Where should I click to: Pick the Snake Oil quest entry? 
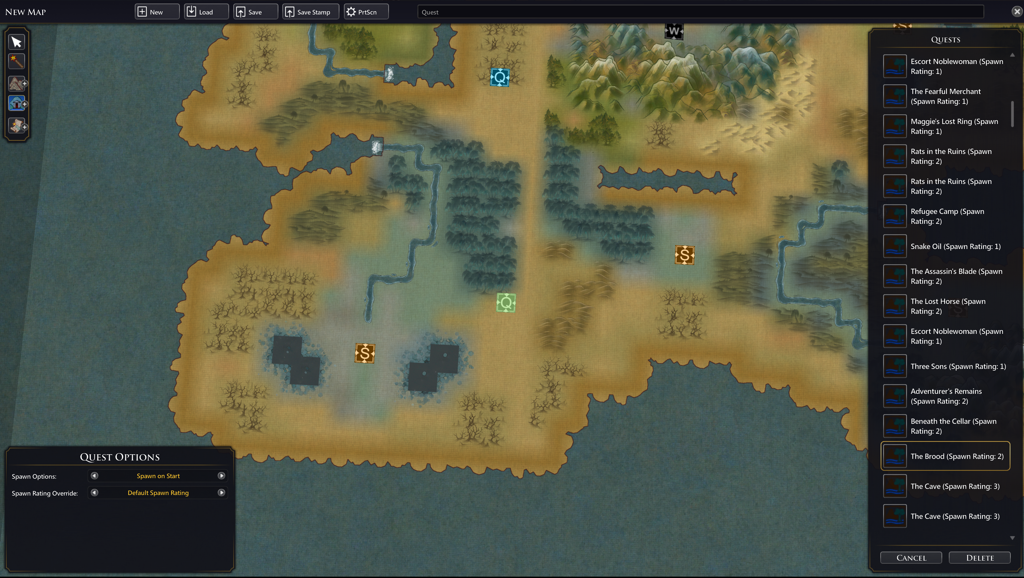945,246
